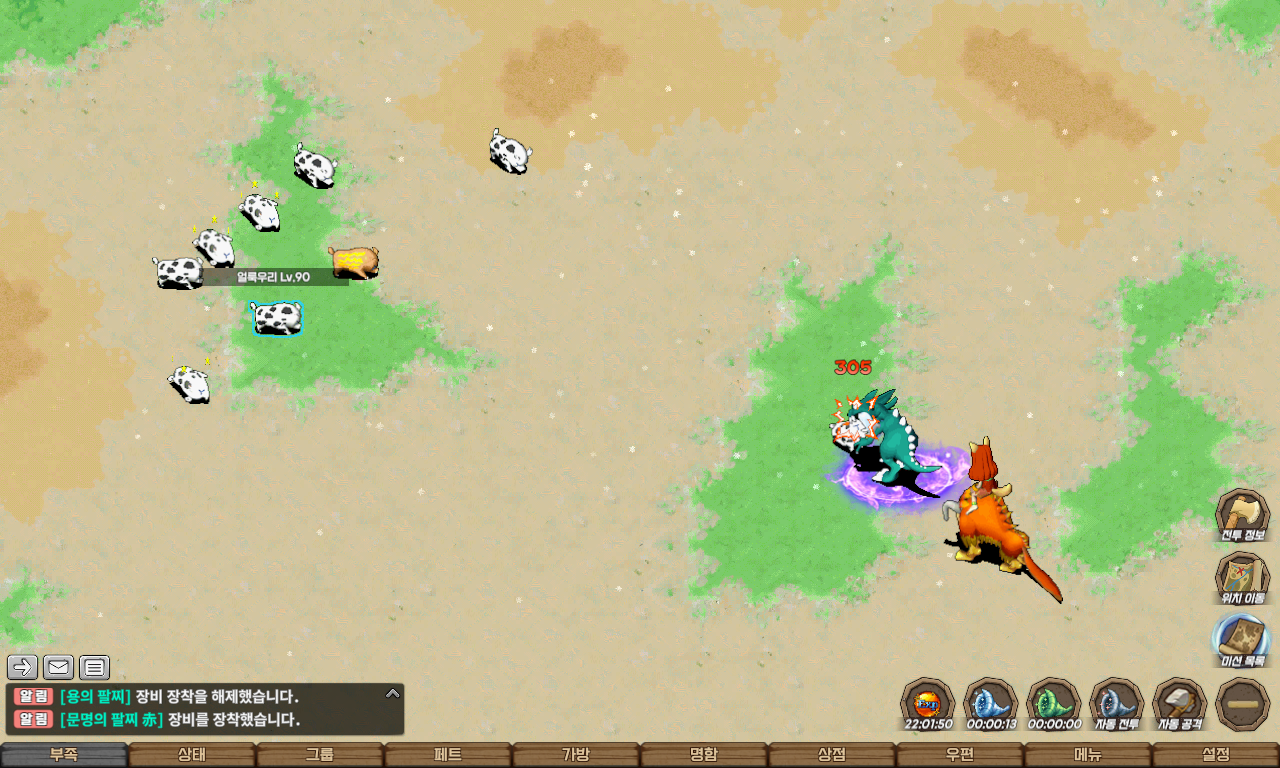Click the envelope button above chat
The width and height of the screenshot is (1280, 768).
coord(59,667)
